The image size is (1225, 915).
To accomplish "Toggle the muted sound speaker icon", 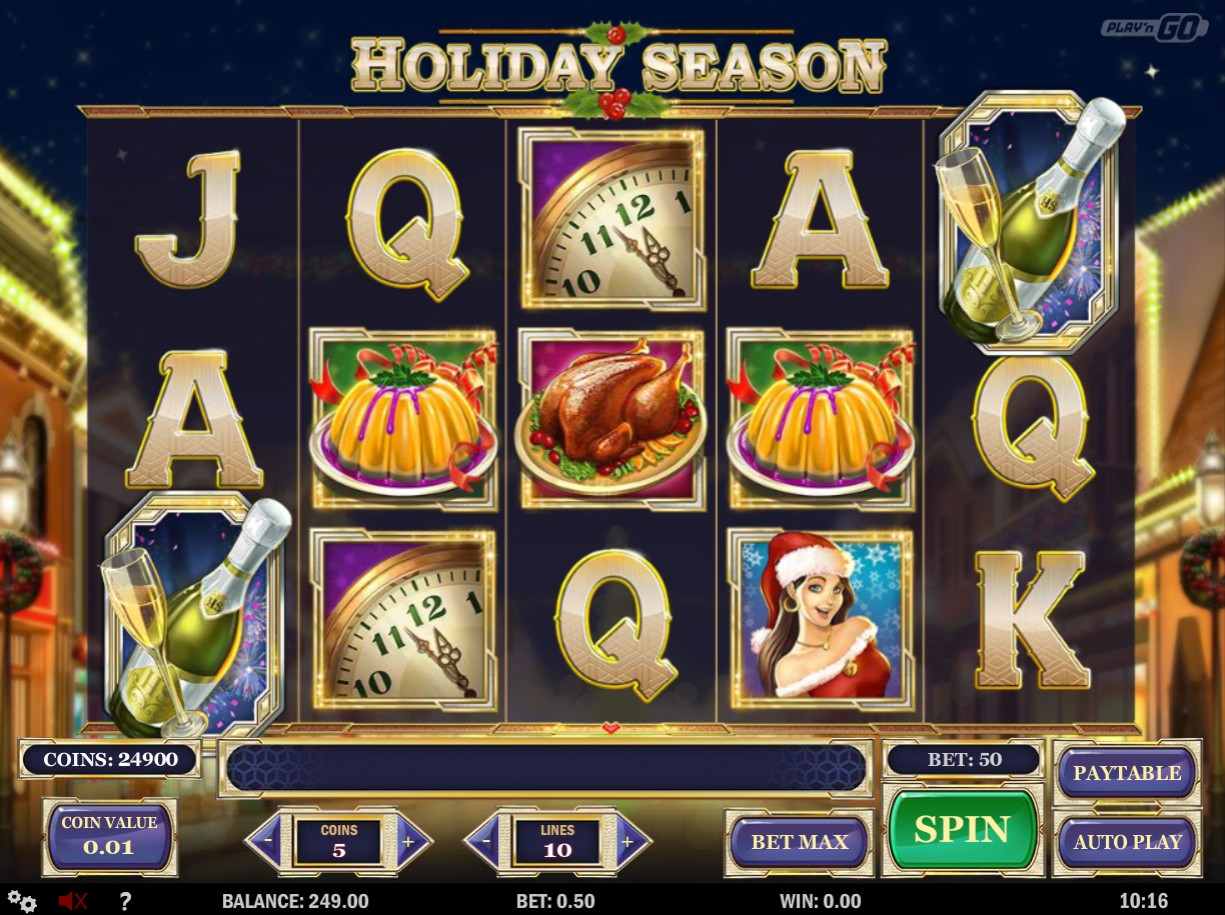I will coord(73,901).
